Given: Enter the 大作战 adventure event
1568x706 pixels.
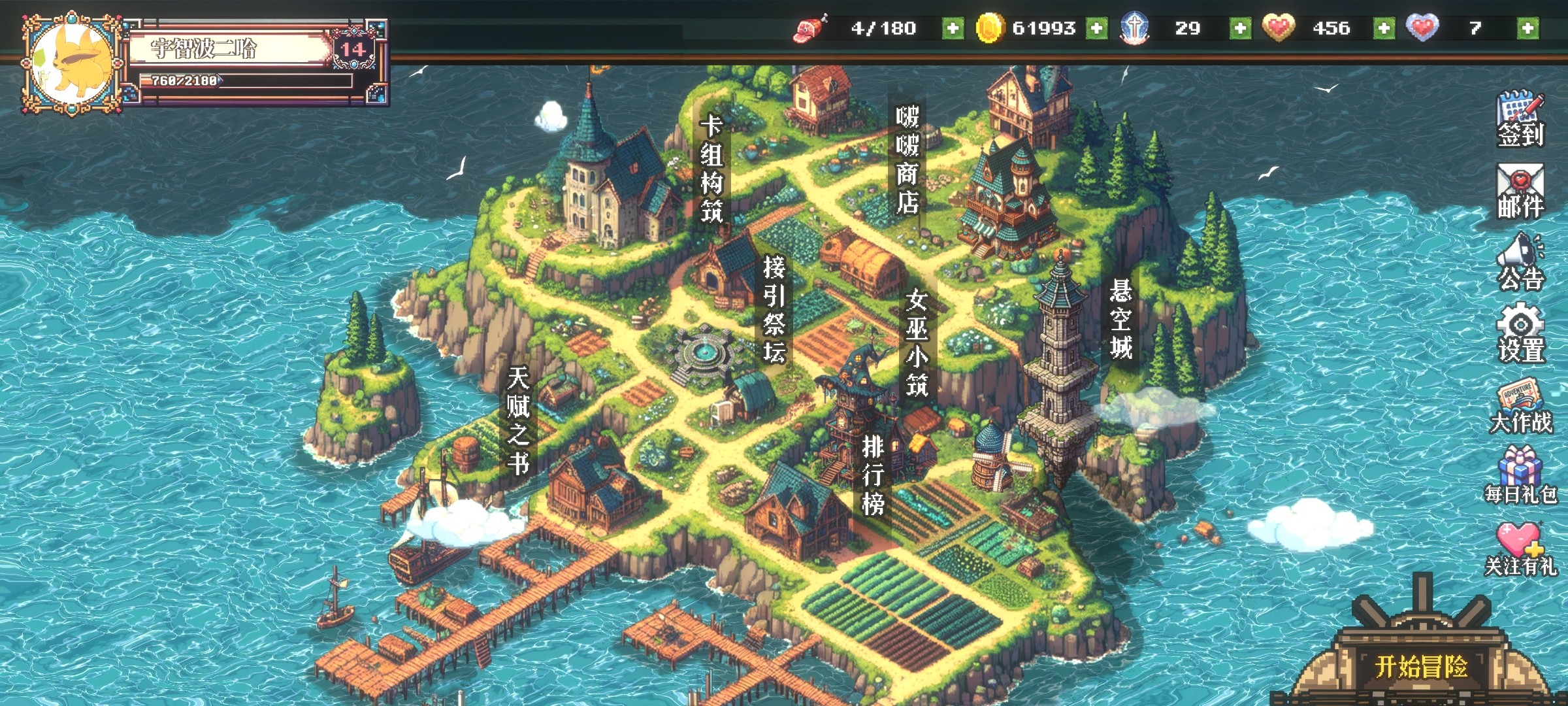Looking at the screenshot, I should point(1520,407).
